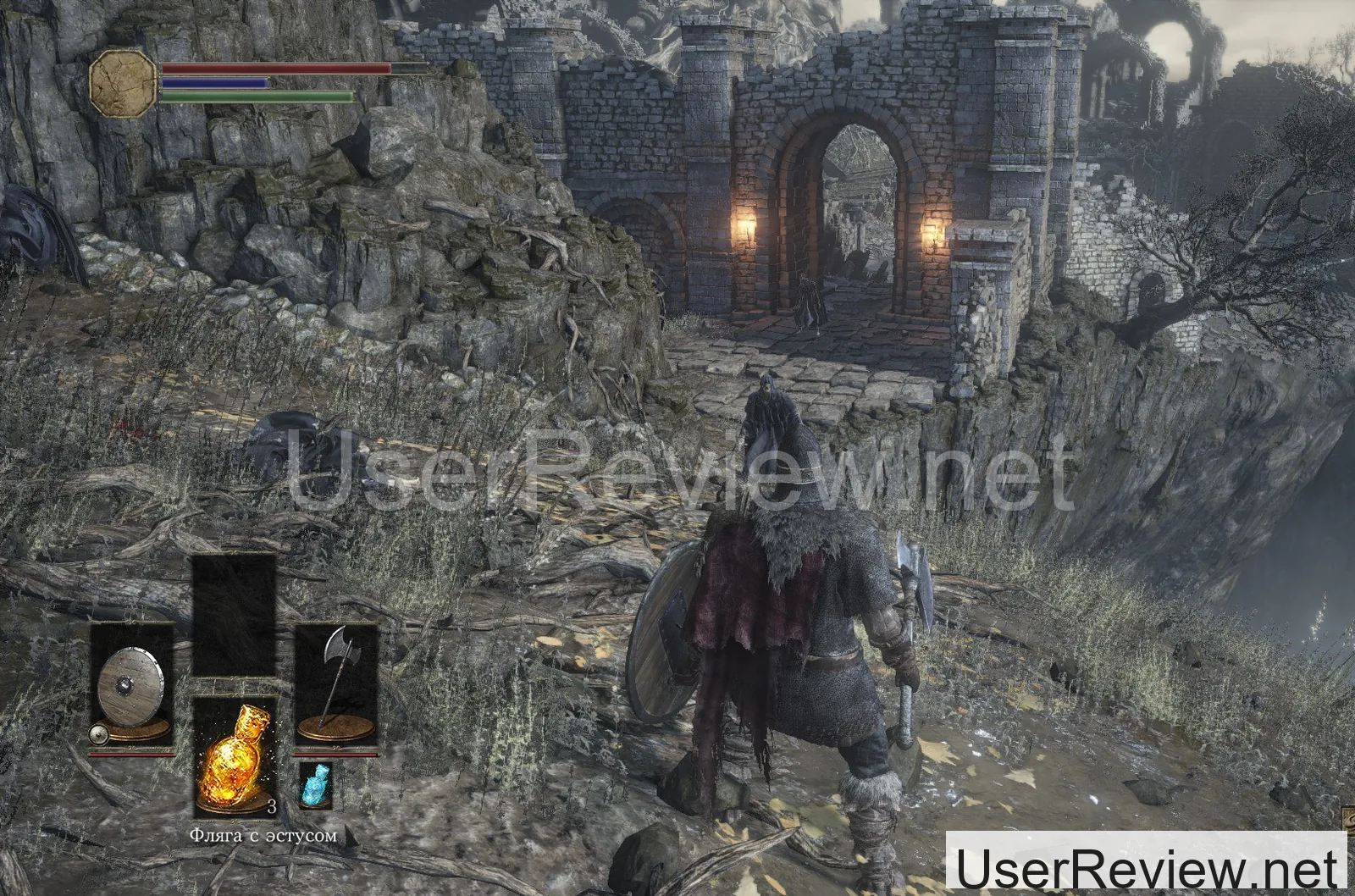This screenshot has width=1355, height=896.
Task: Select the round wooden shield slot
Action: (132, 685)
